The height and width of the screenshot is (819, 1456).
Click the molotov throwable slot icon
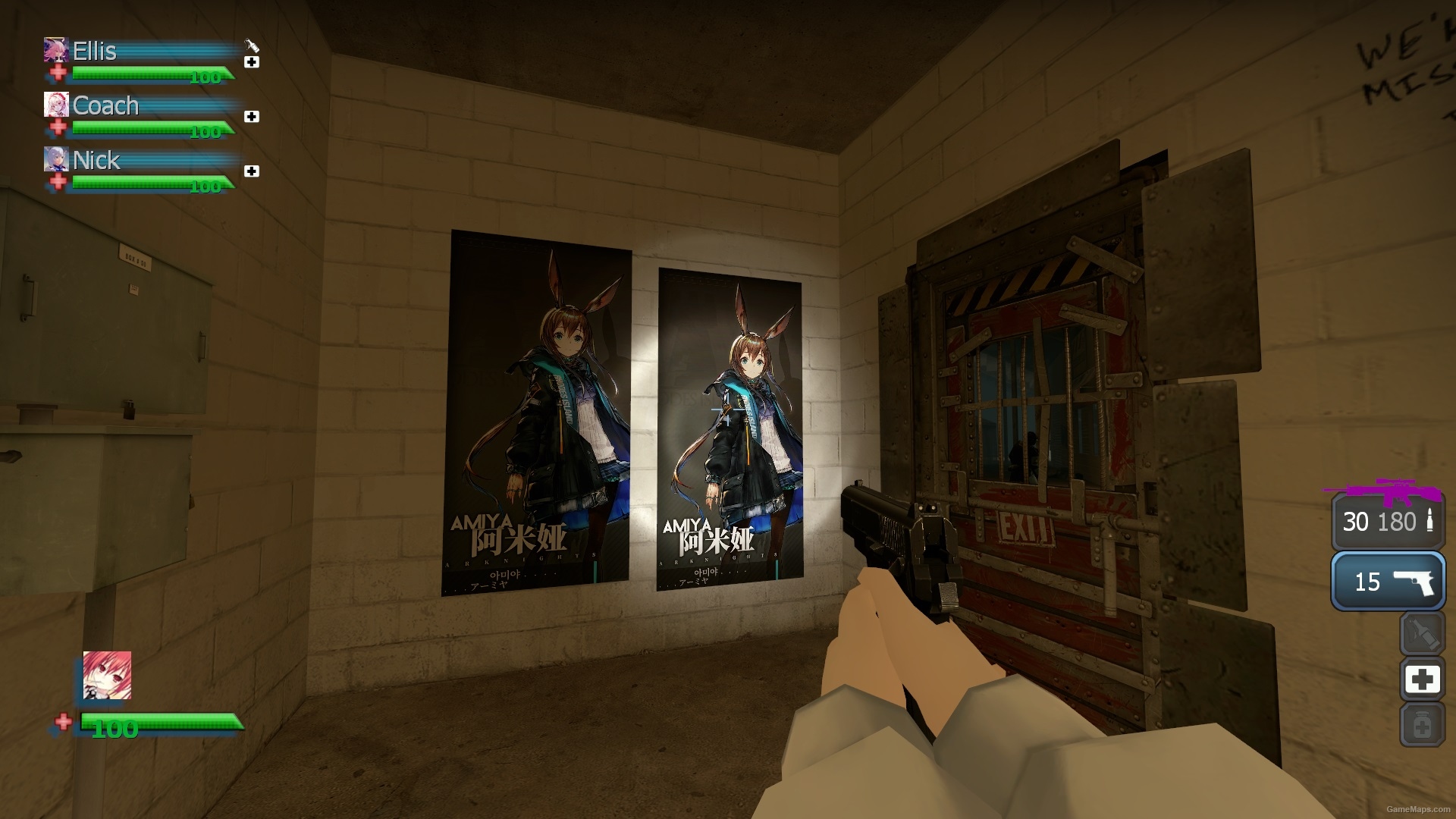[x=1423, y=635]
